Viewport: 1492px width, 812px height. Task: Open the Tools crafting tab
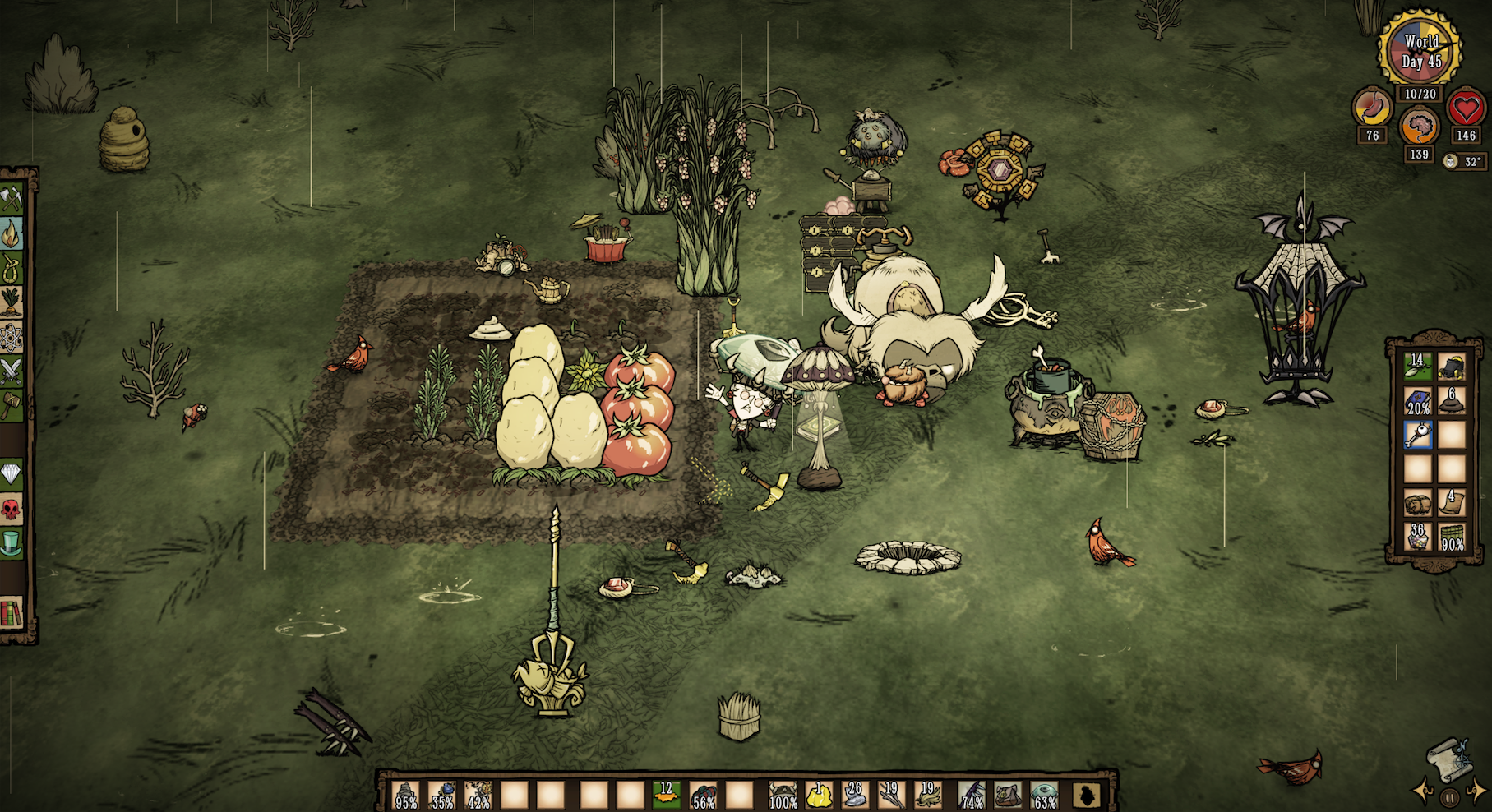pyautogui.click(x=12, y=199)
